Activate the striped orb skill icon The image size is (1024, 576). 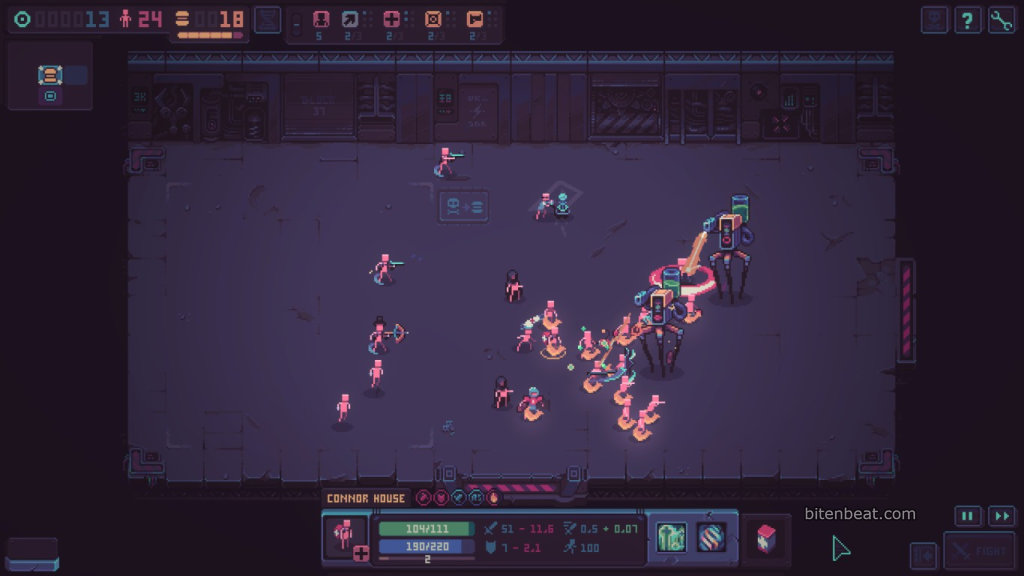711,537
